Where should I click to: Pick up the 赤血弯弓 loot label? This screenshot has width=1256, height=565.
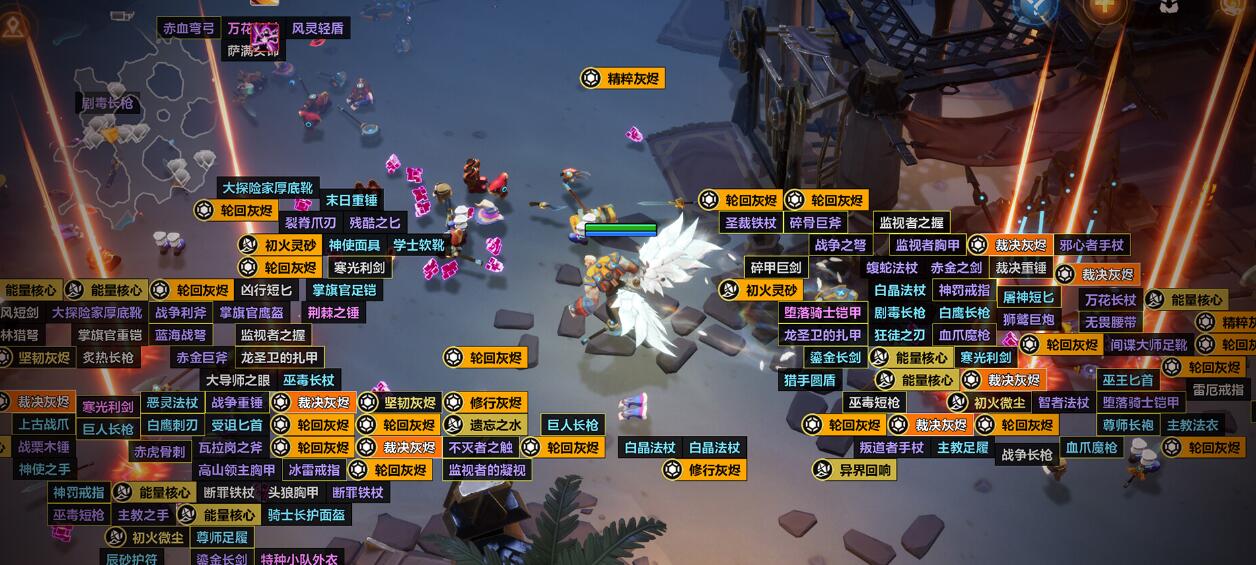point(189,28)
